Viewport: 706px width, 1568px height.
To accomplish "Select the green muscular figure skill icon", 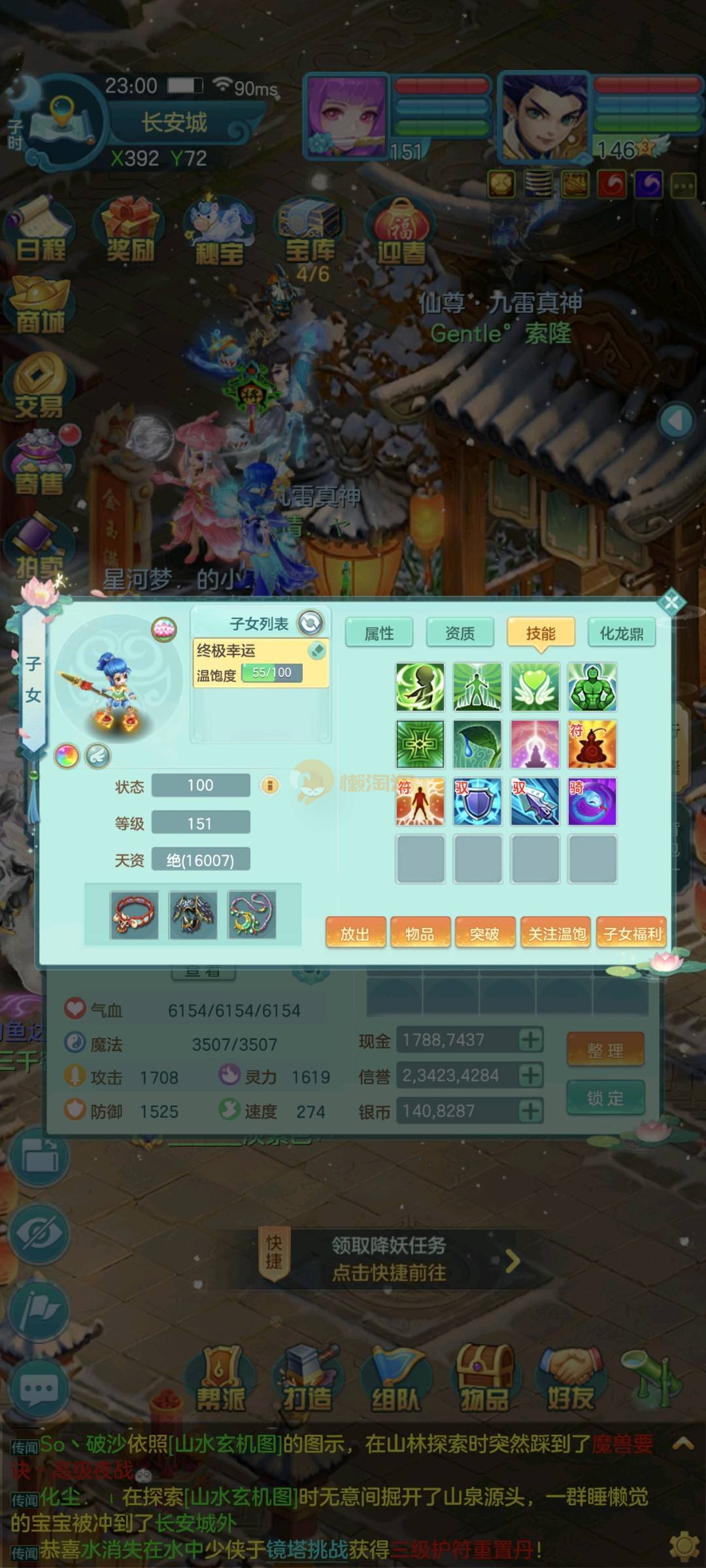I will (592, 687).
